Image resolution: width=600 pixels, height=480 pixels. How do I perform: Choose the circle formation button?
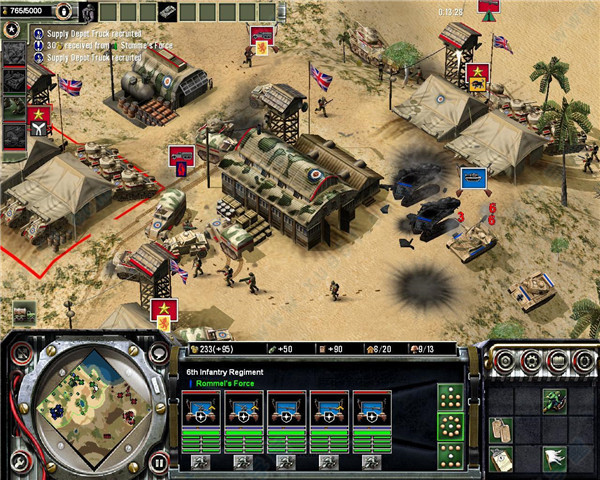point(452,424)
